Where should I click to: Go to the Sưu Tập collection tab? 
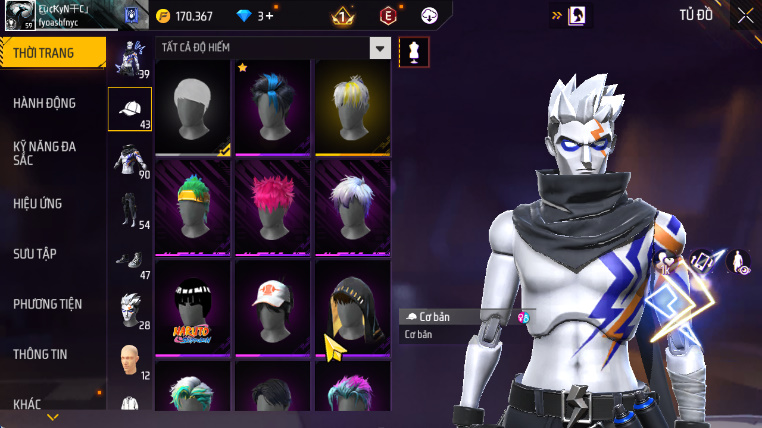[x=35, y=253]
